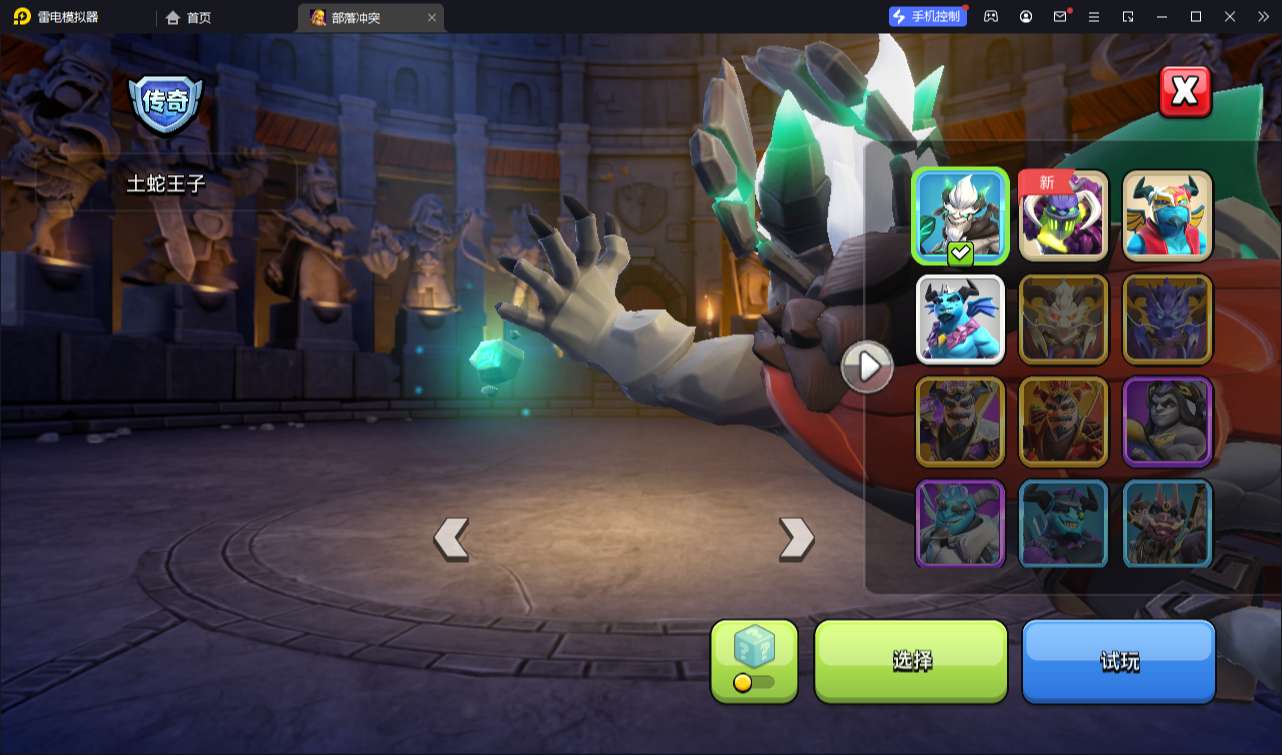Show the next skin with the right arrow

click(x=796, y=539)
